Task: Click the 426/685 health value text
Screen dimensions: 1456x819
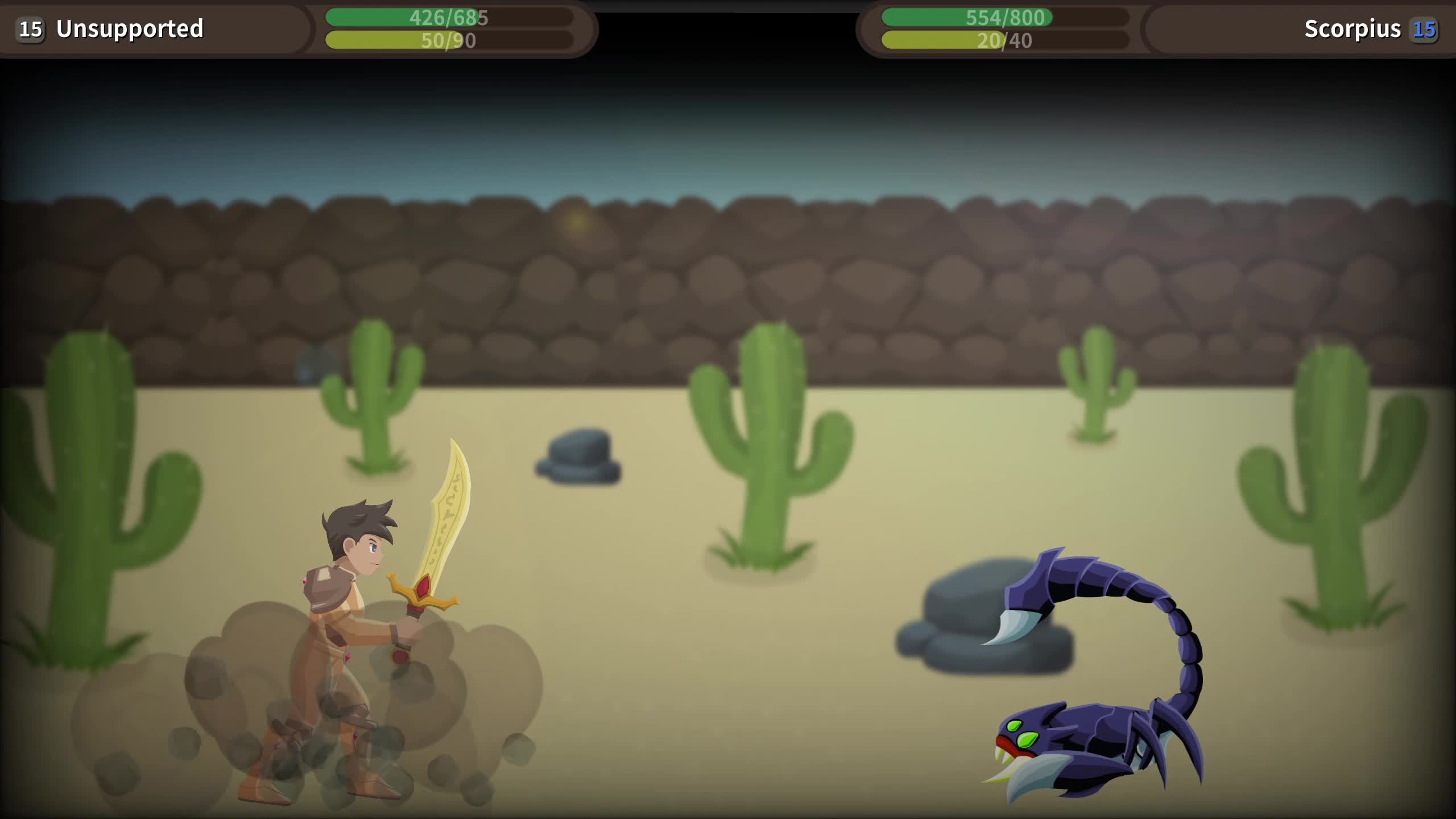Action: point(446,17)
